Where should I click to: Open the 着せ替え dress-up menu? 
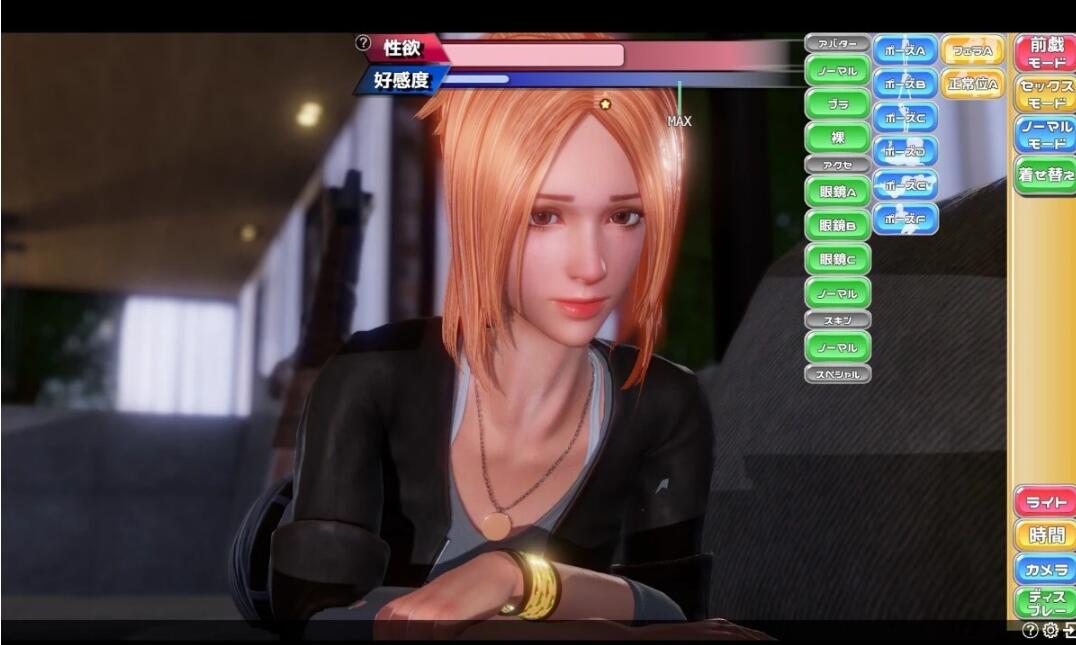tap(1045, 176)
